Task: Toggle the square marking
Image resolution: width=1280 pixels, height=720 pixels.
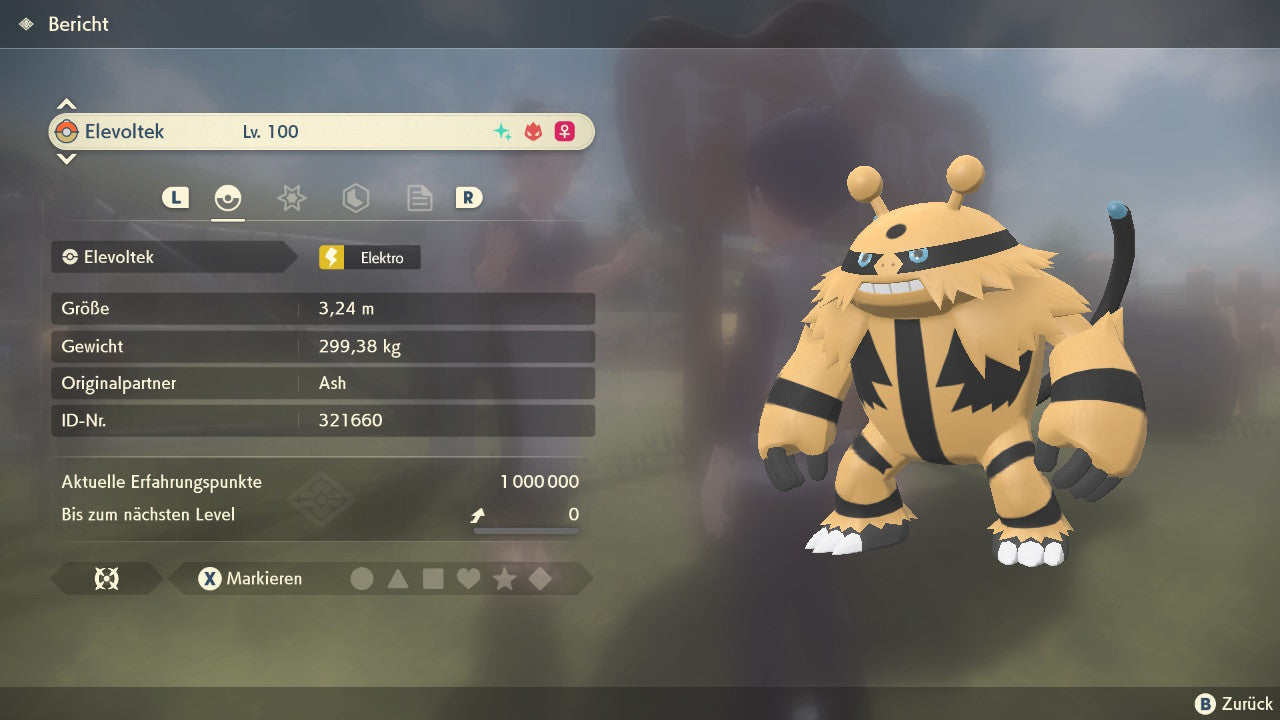Action: (433, 578)
